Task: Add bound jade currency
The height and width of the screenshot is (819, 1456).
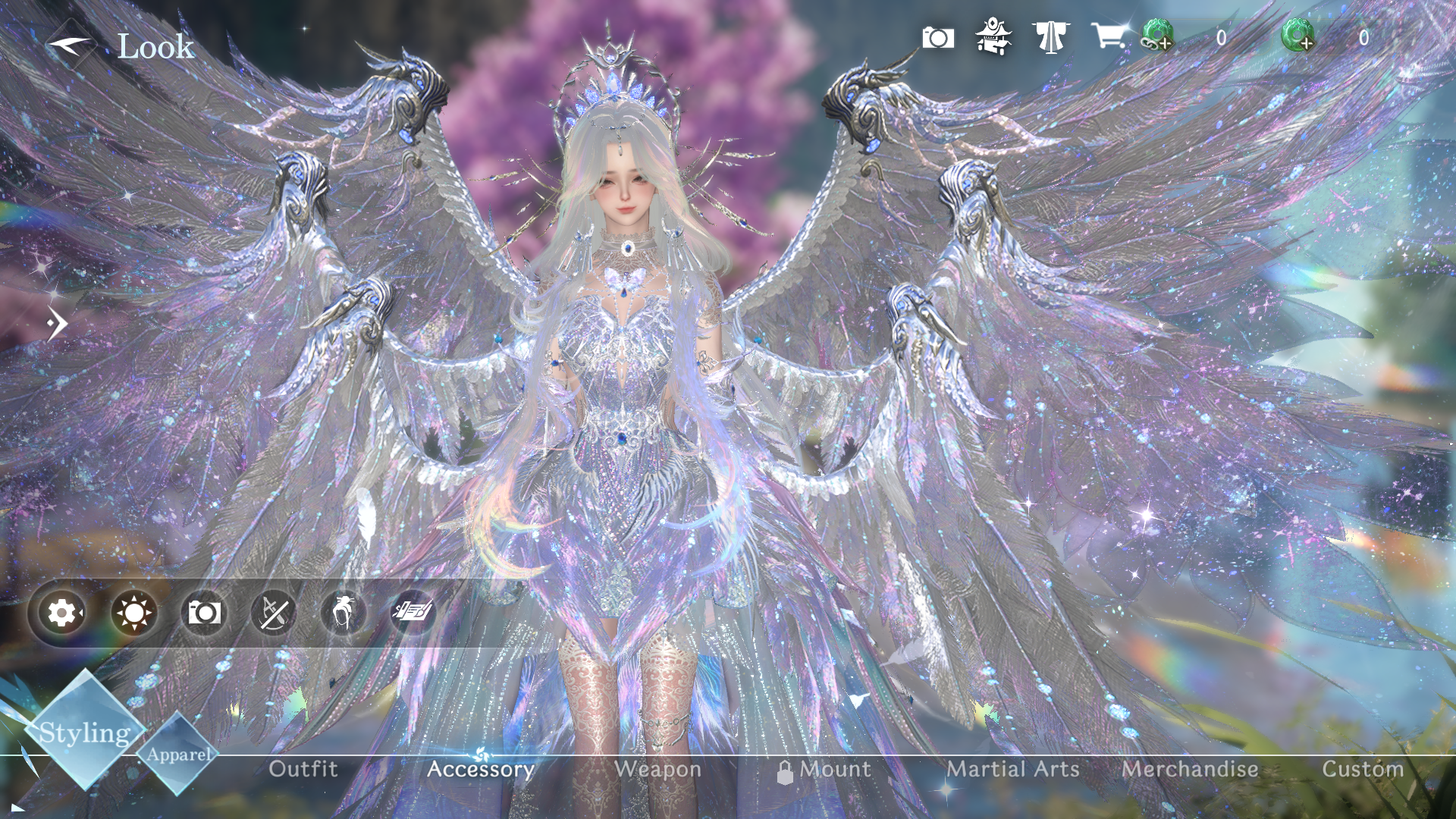Action: (1158, 36)
